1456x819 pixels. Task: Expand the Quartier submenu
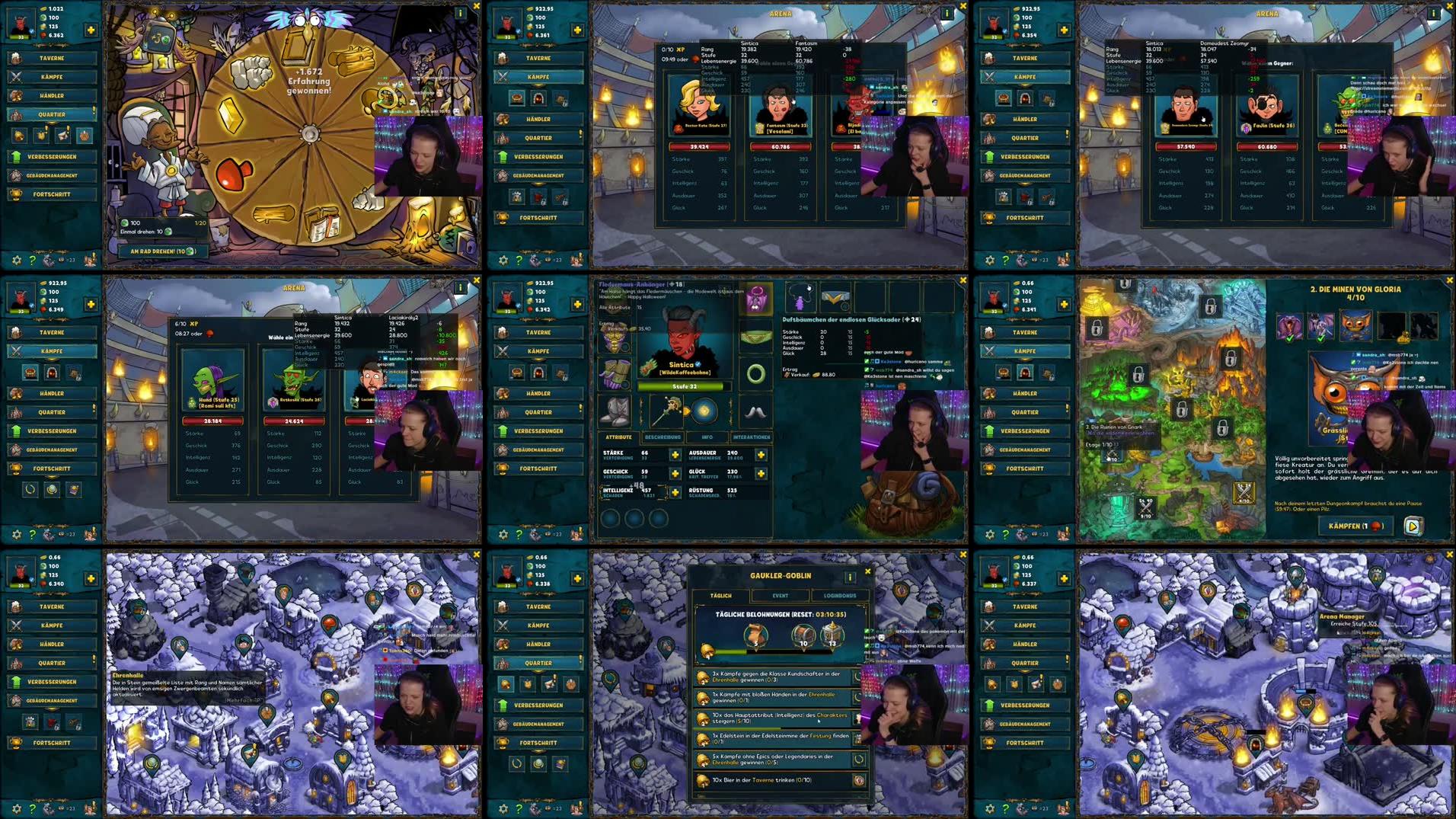[x=51, y=114]
